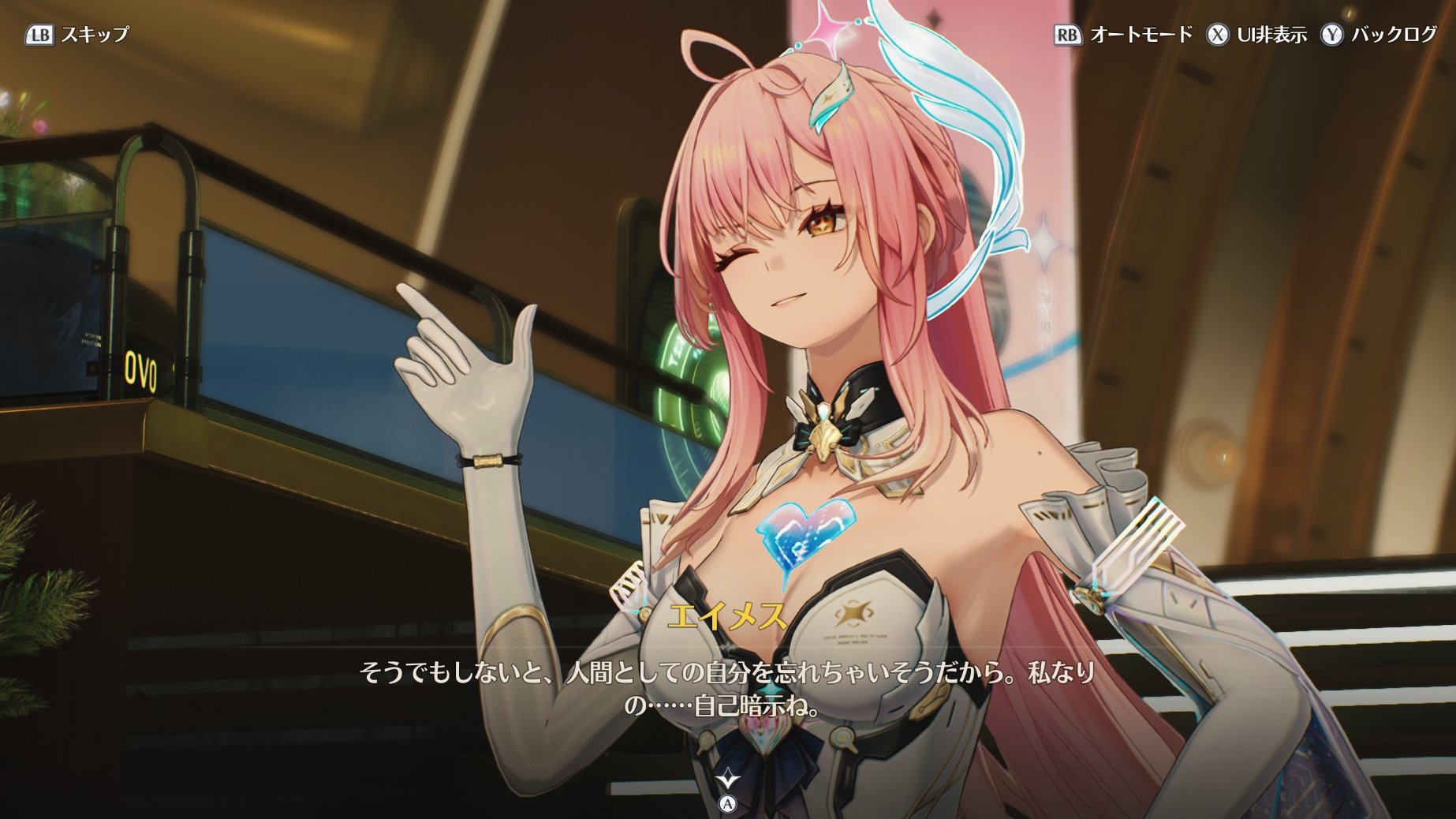Advance dialogue via the continue arrow
This screenshot has width=1456, height=819.
pyautogui.click(x=727, y=780)
